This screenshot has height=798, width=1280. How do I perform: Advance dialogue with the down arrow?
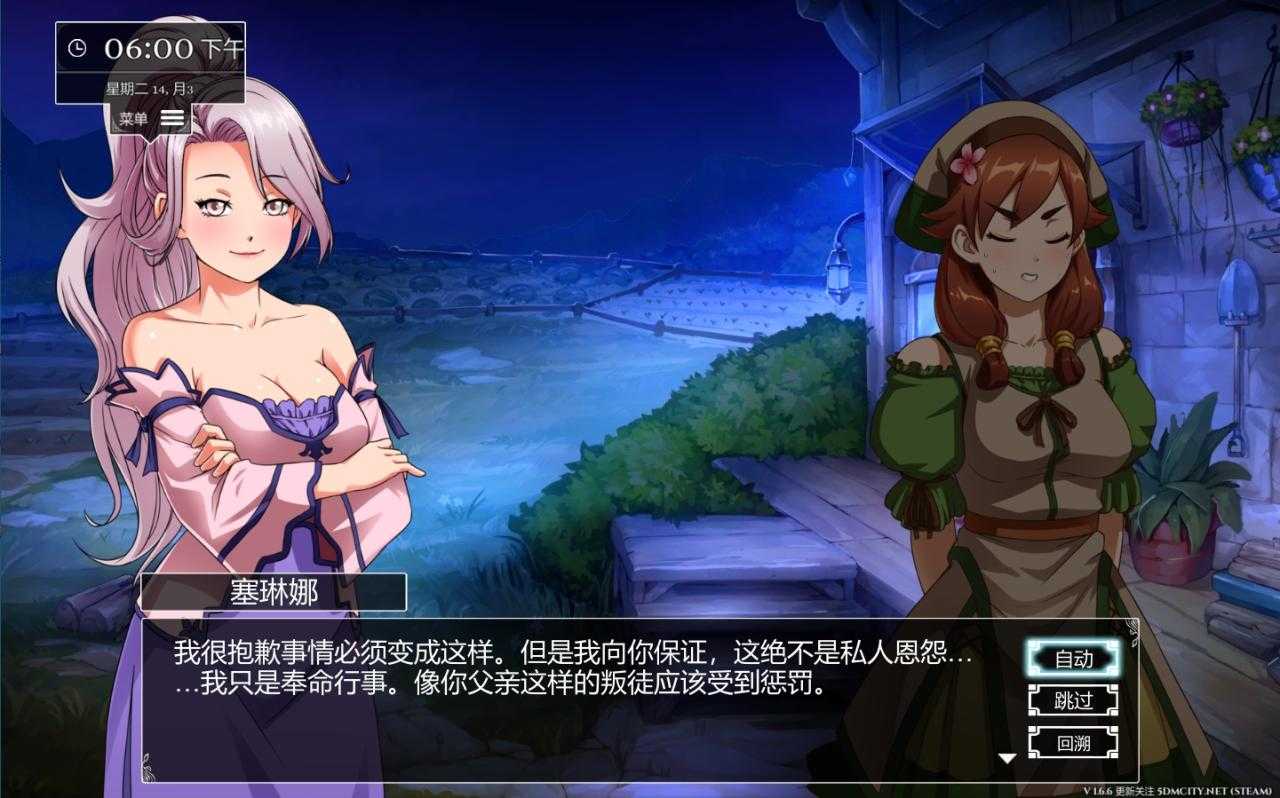pos(1007,758)
